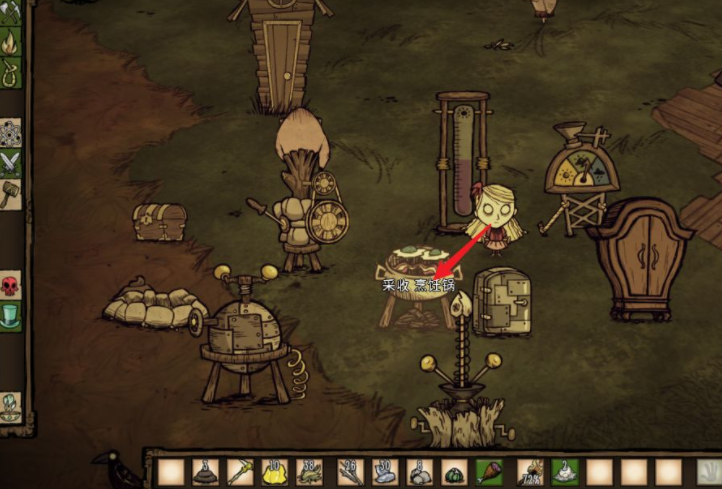Switch to the Survival rope-trap tab
The image size is (722, 489).
(9, 72)
